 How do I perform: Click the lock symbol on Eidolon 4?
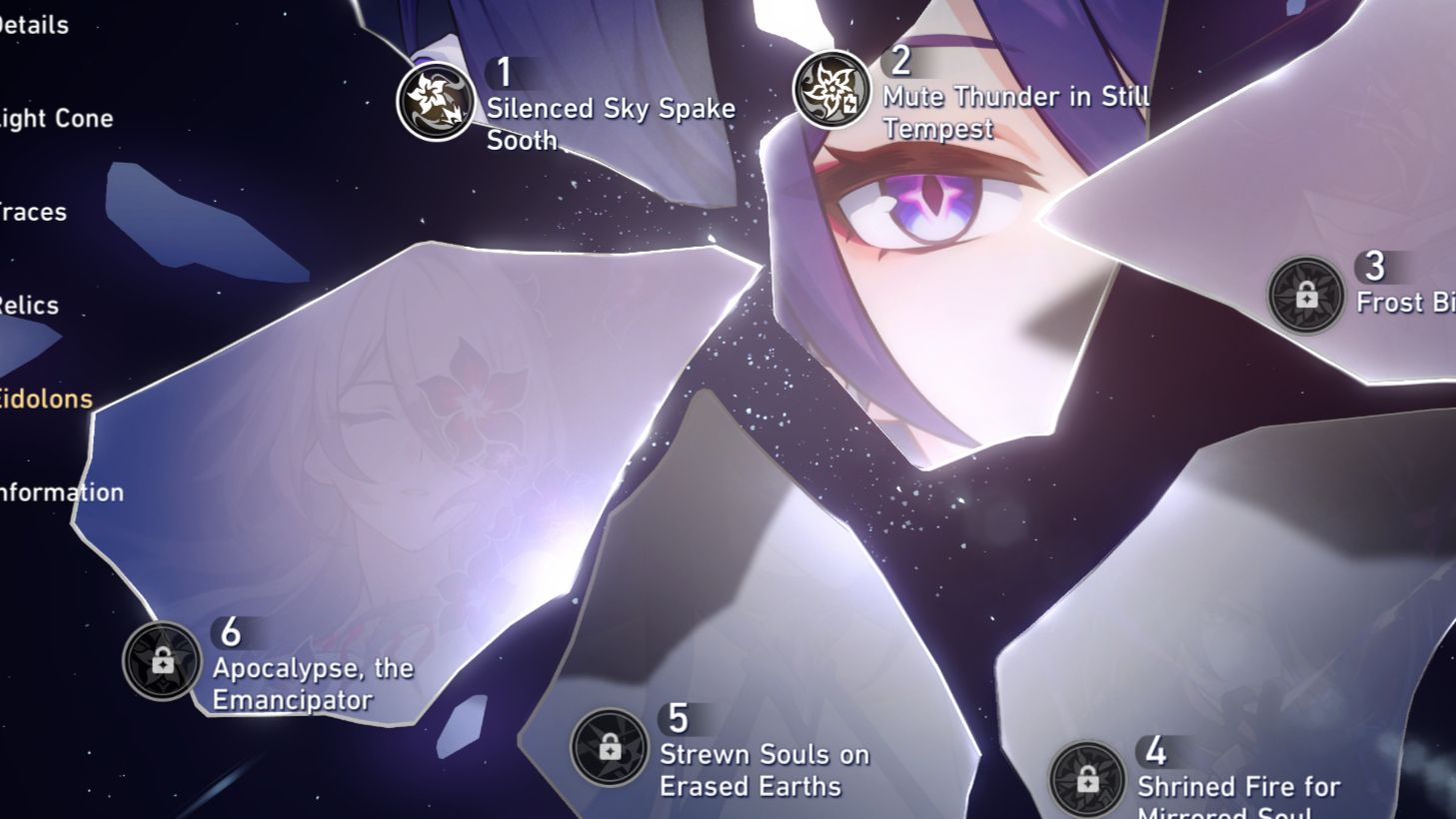1090,779
